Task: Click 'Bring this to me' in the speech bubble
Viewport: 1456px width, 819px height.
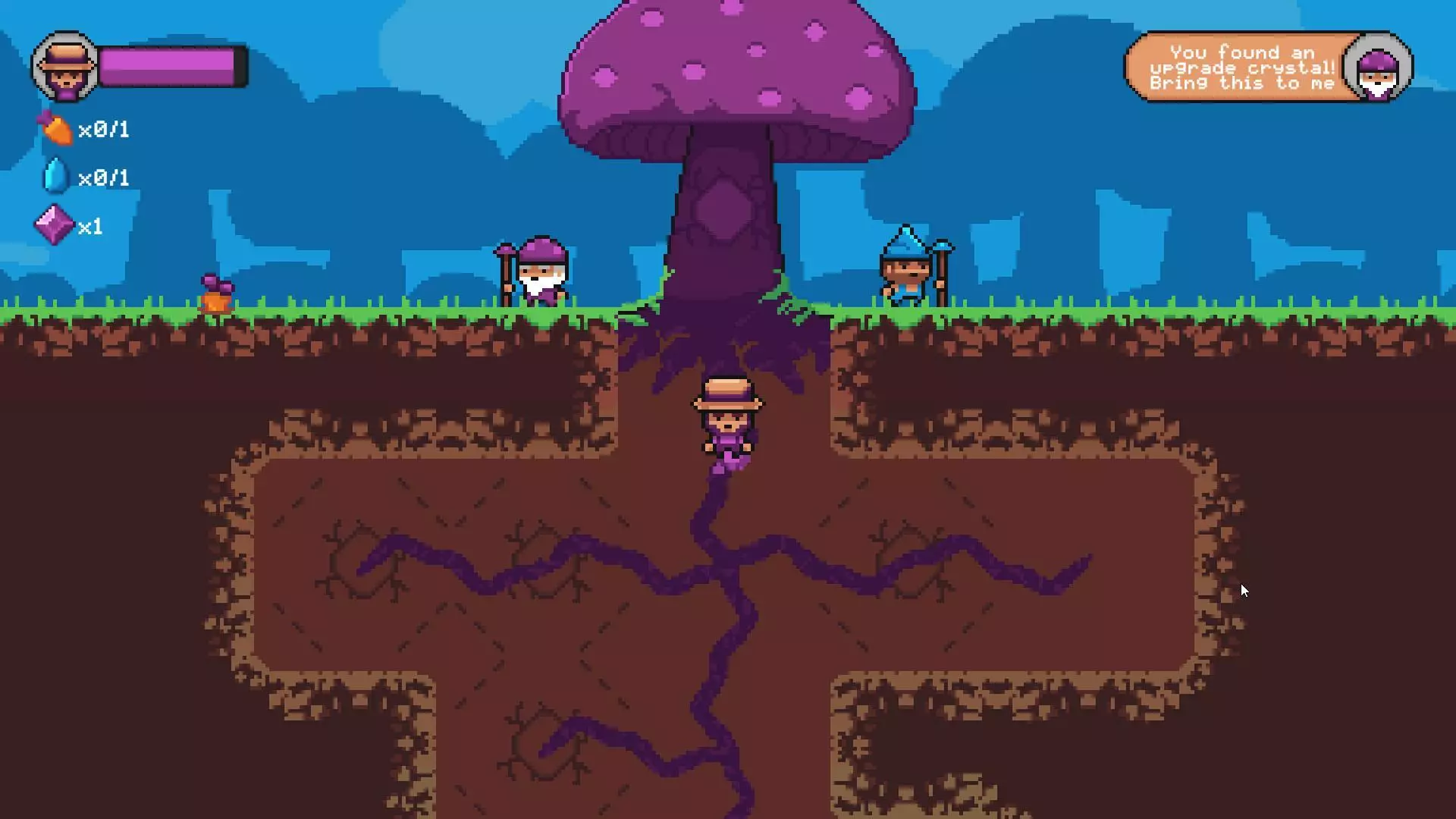Action: click(1241, 83)
